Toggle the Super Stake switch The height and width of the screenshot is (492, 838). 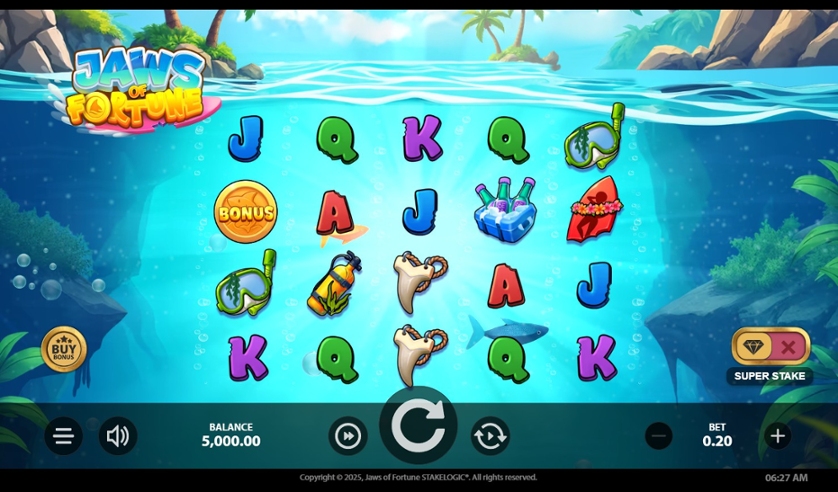770,347
